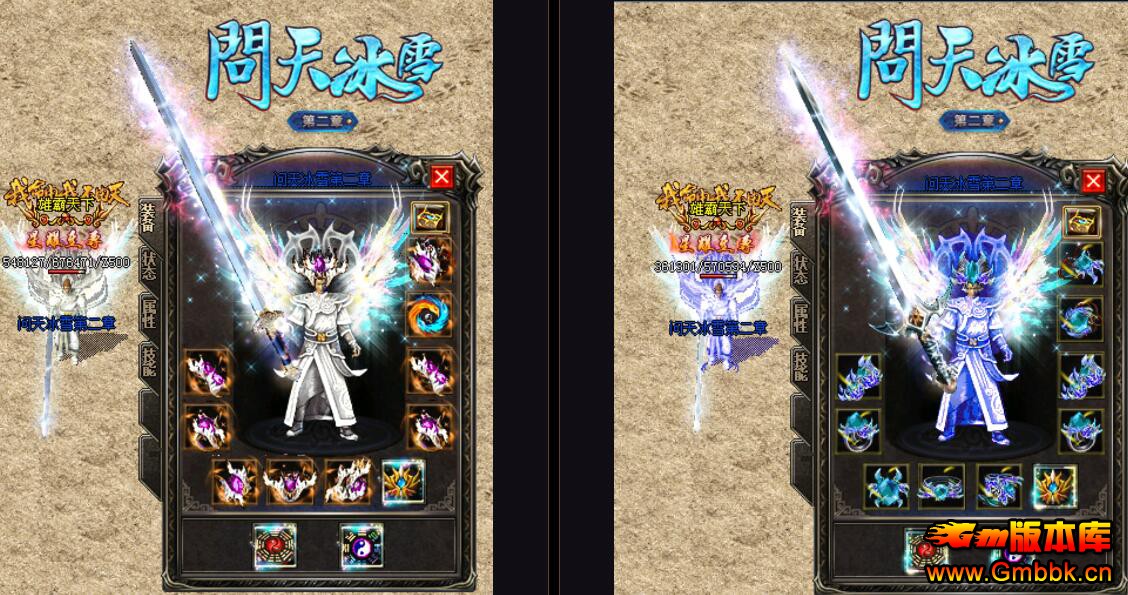
Task: Close the white-armored character's equipment panel
Action: coord(442,177)
